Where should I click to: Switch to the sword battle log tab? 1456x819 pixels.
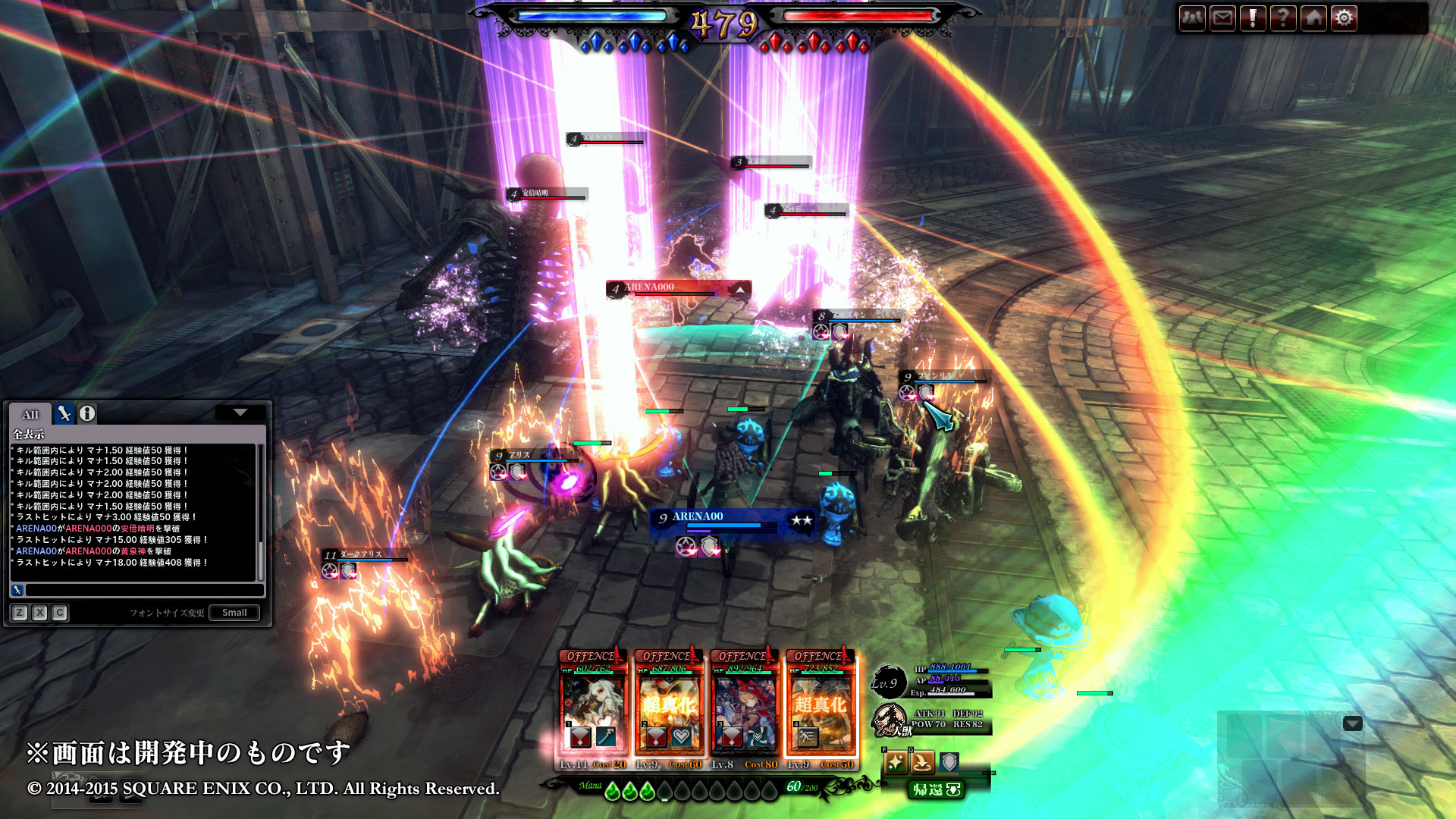pos(64,413)
